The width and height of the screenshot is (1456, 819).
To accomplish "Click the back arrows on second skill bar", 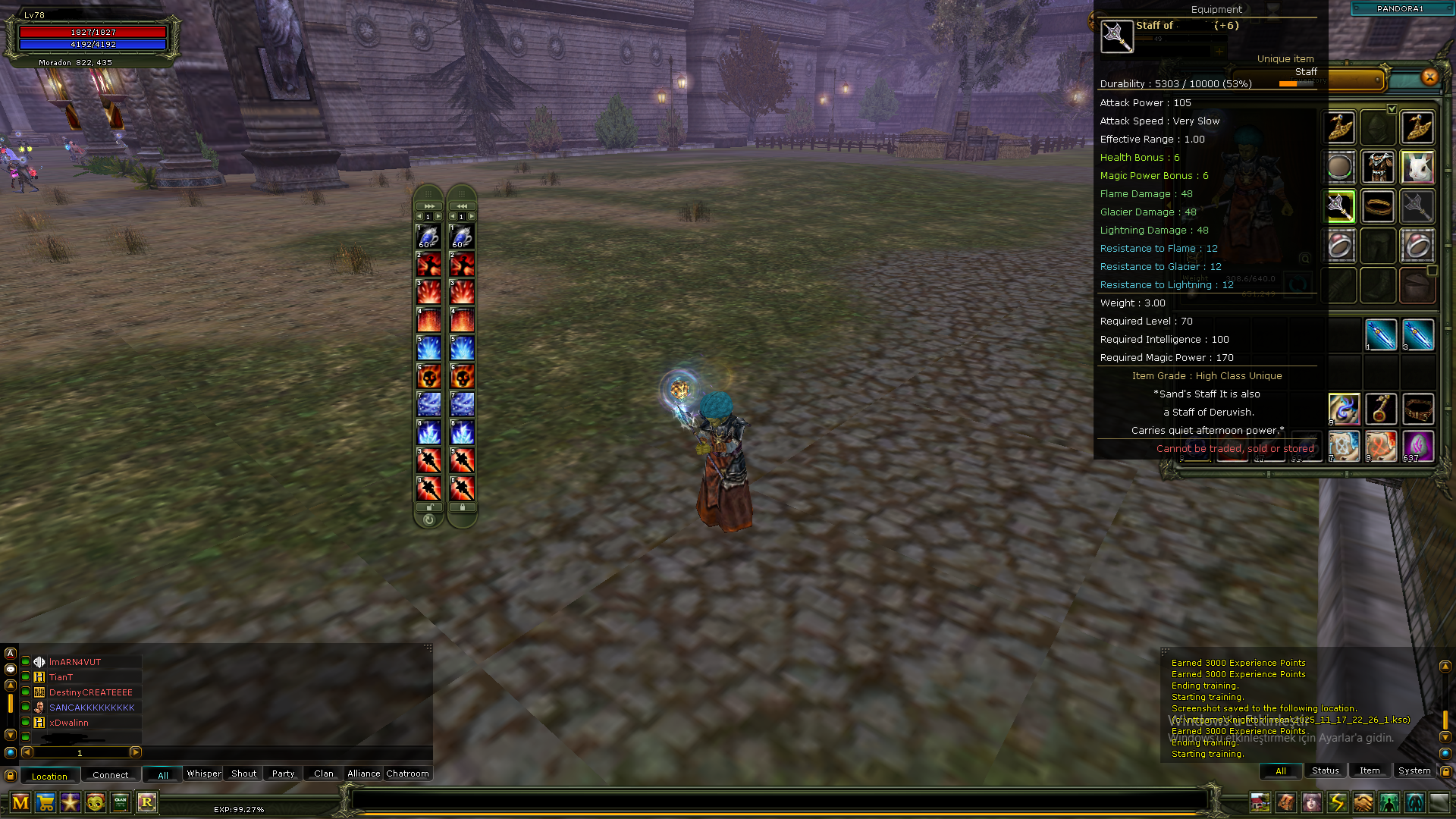I will 462,206.
